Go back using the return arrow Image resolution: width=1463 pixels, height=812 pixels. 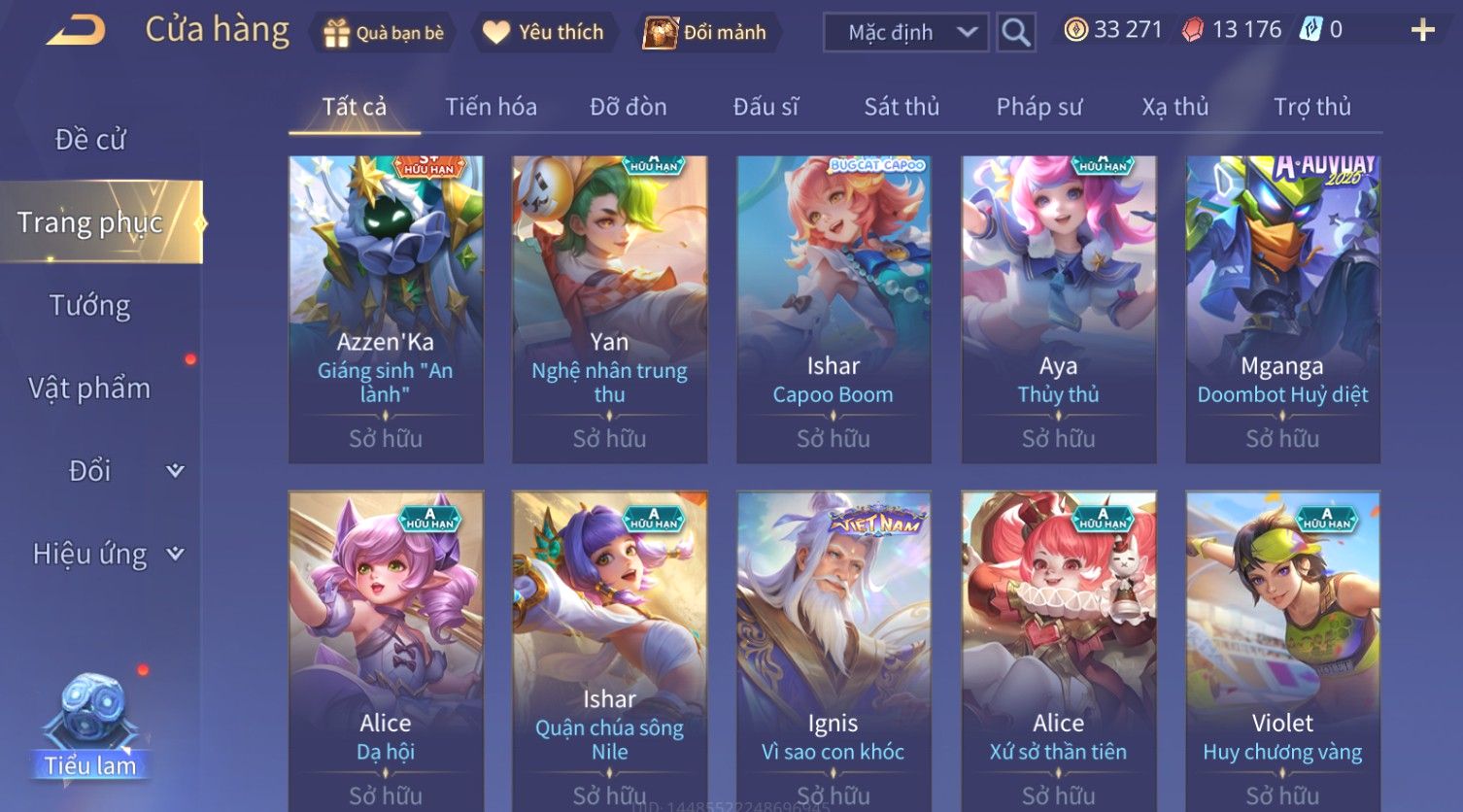pos(75,31)
